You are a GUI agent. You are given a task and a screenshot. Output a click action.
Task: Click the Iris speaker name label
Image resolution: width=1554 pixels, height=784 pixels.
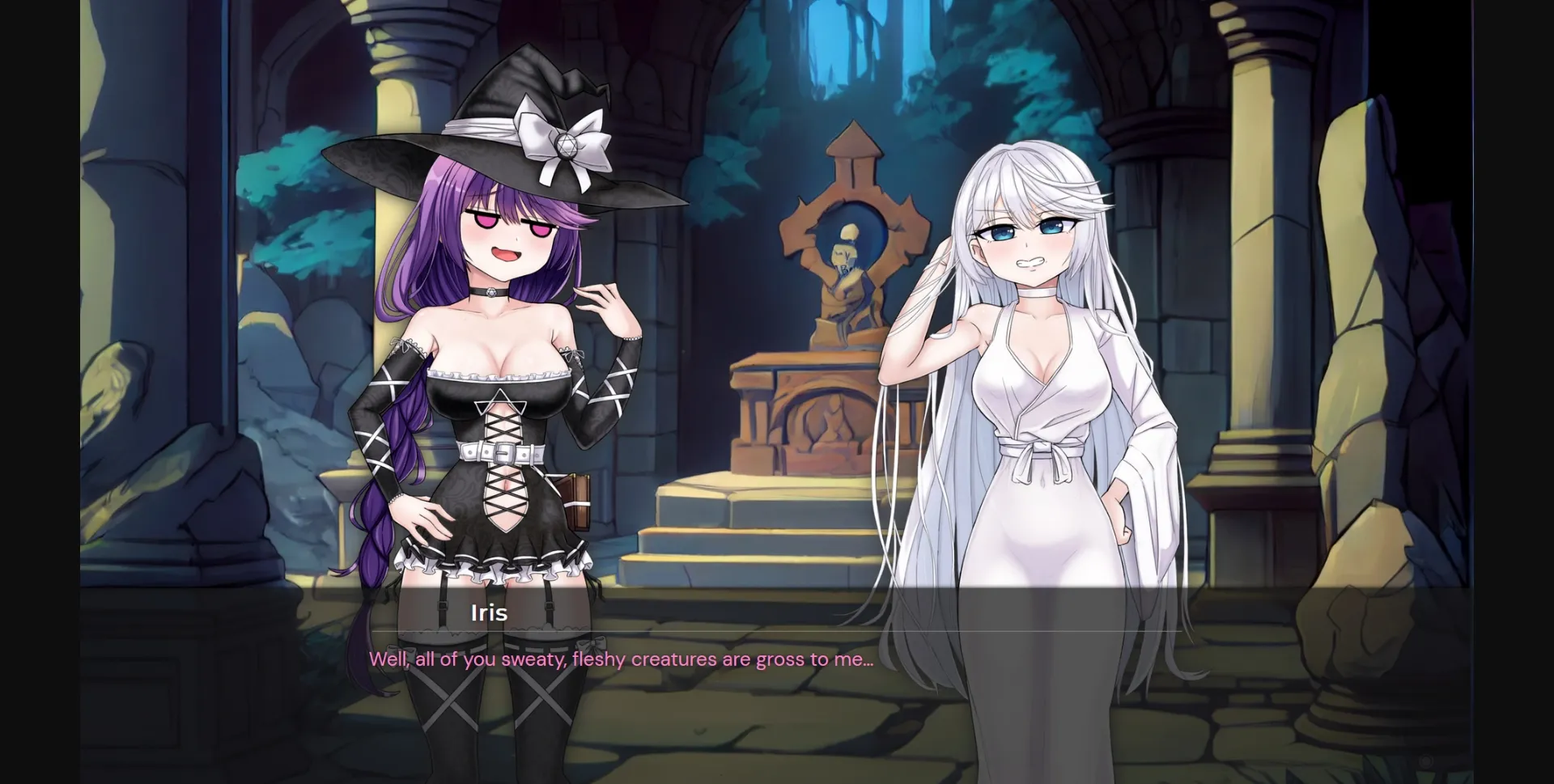487,612
